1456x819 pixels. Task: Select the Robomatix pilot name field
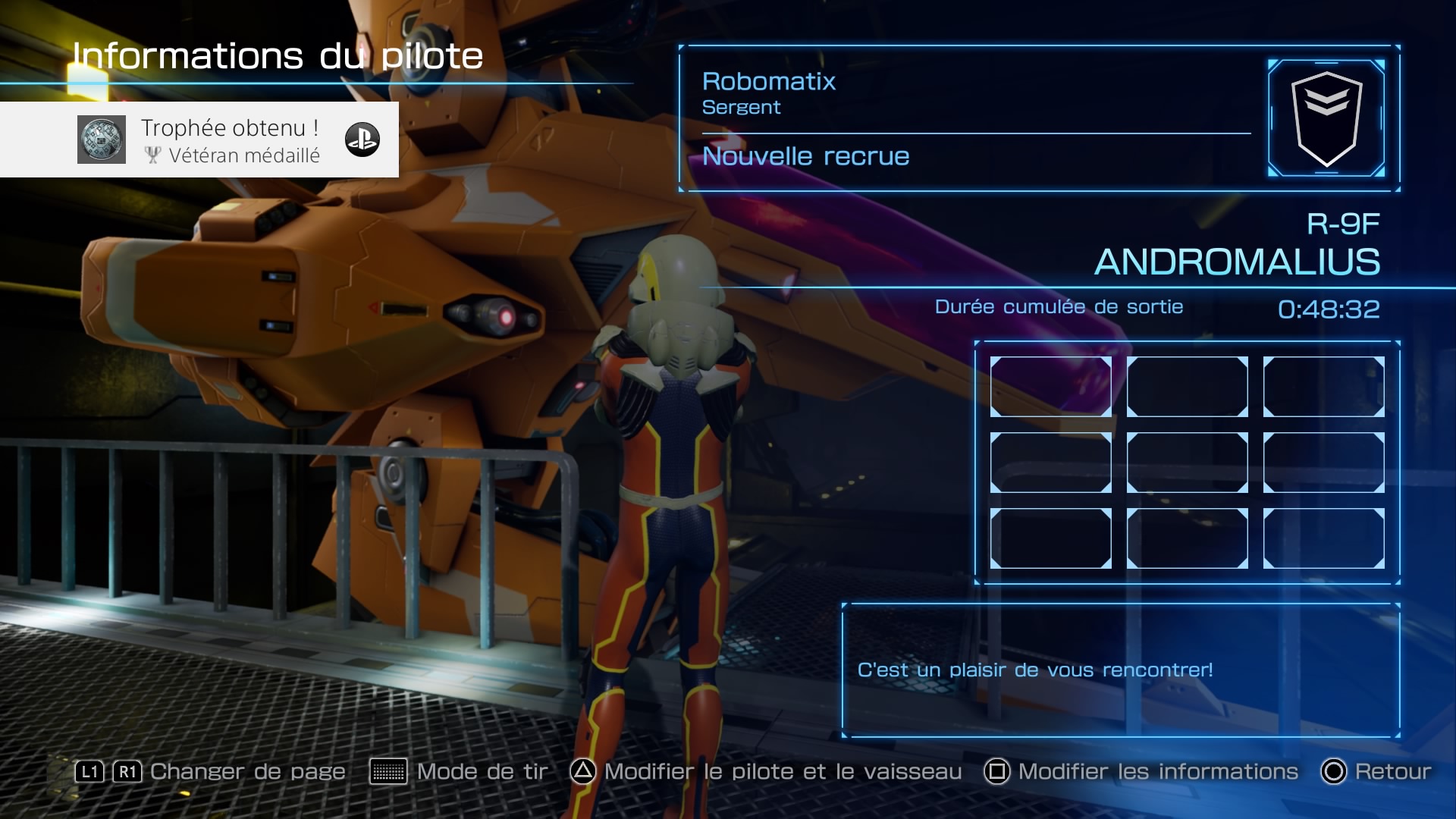coord(768,81)
